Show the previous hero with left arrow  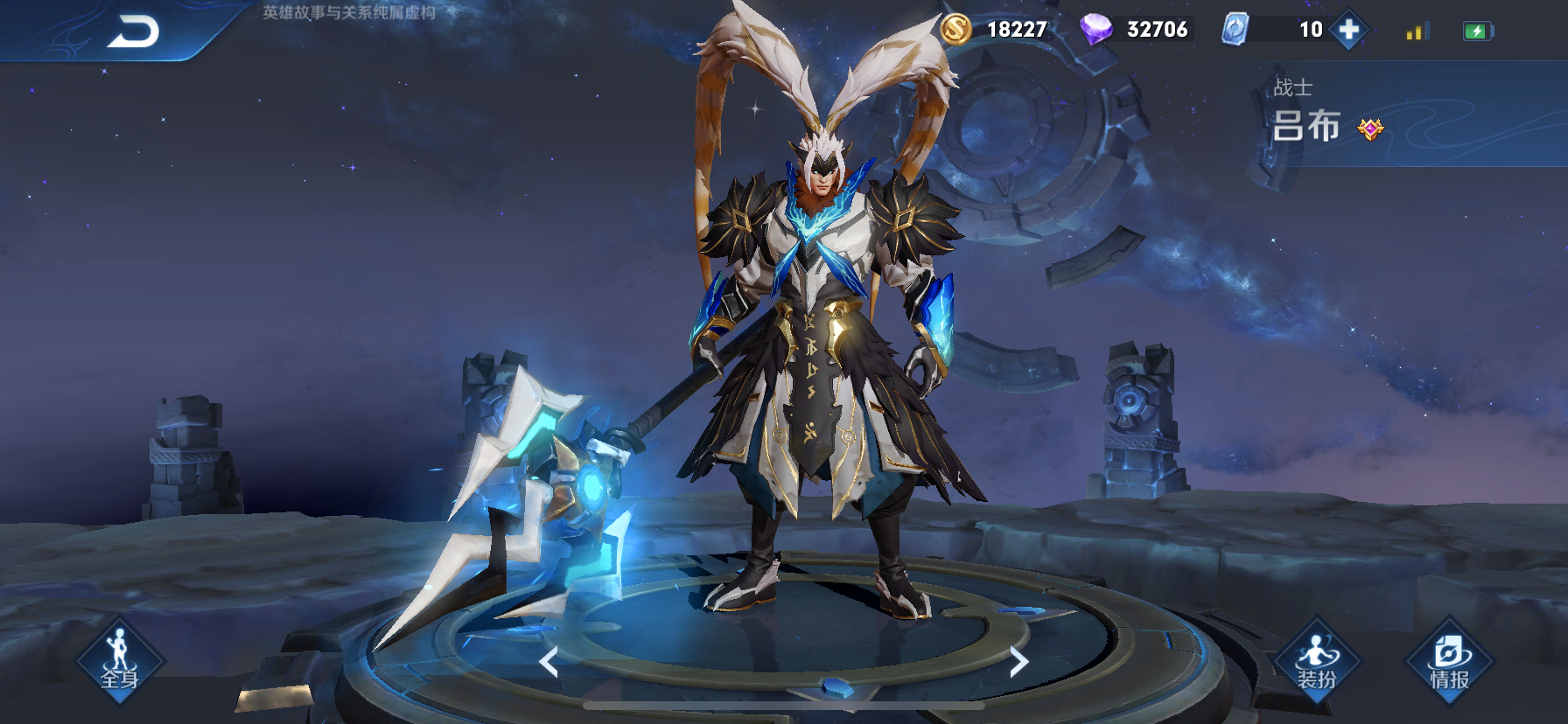549,662
